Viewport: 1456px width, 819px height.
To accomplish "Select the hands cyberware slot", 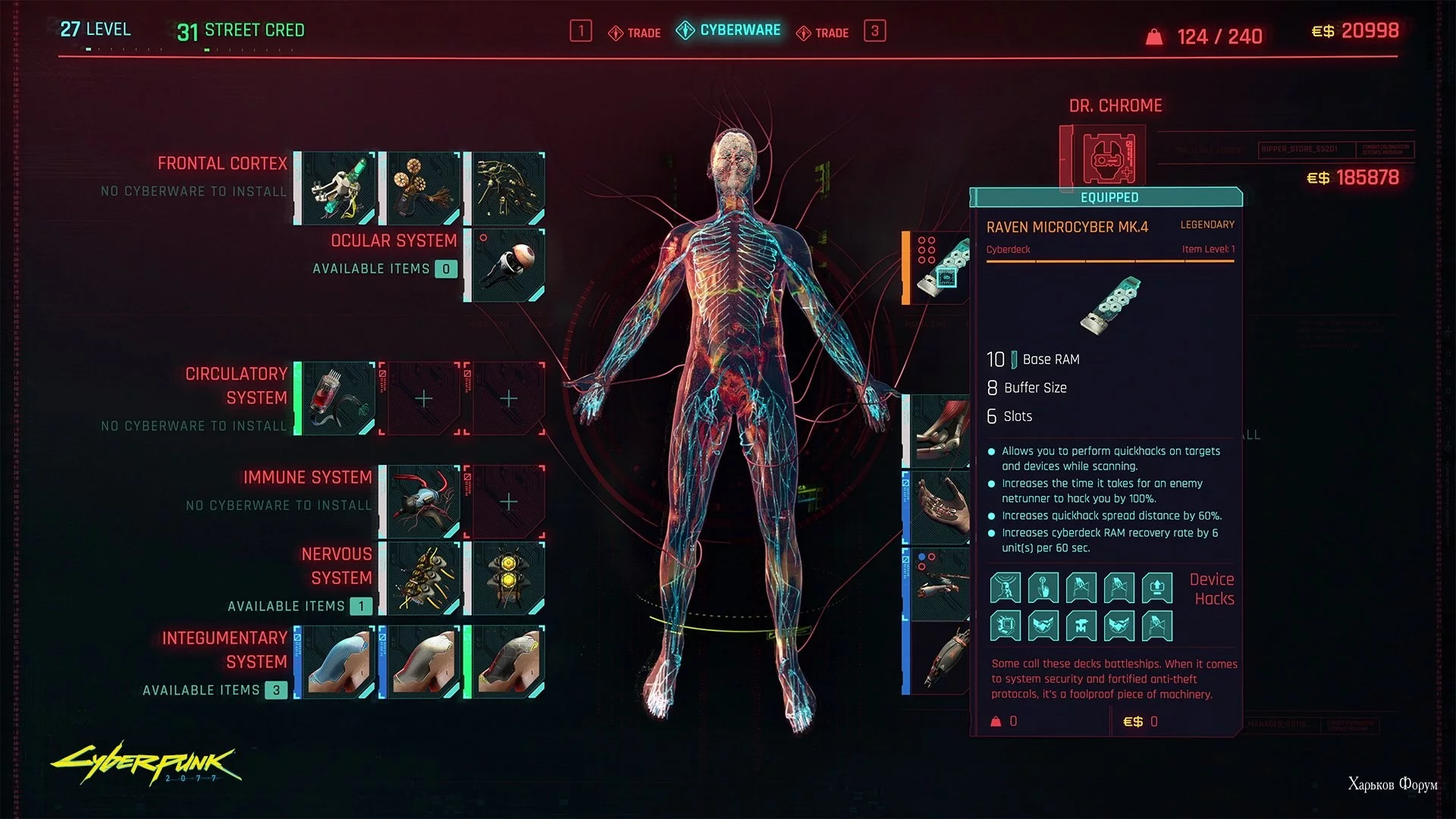I will (x=940, y=507).
